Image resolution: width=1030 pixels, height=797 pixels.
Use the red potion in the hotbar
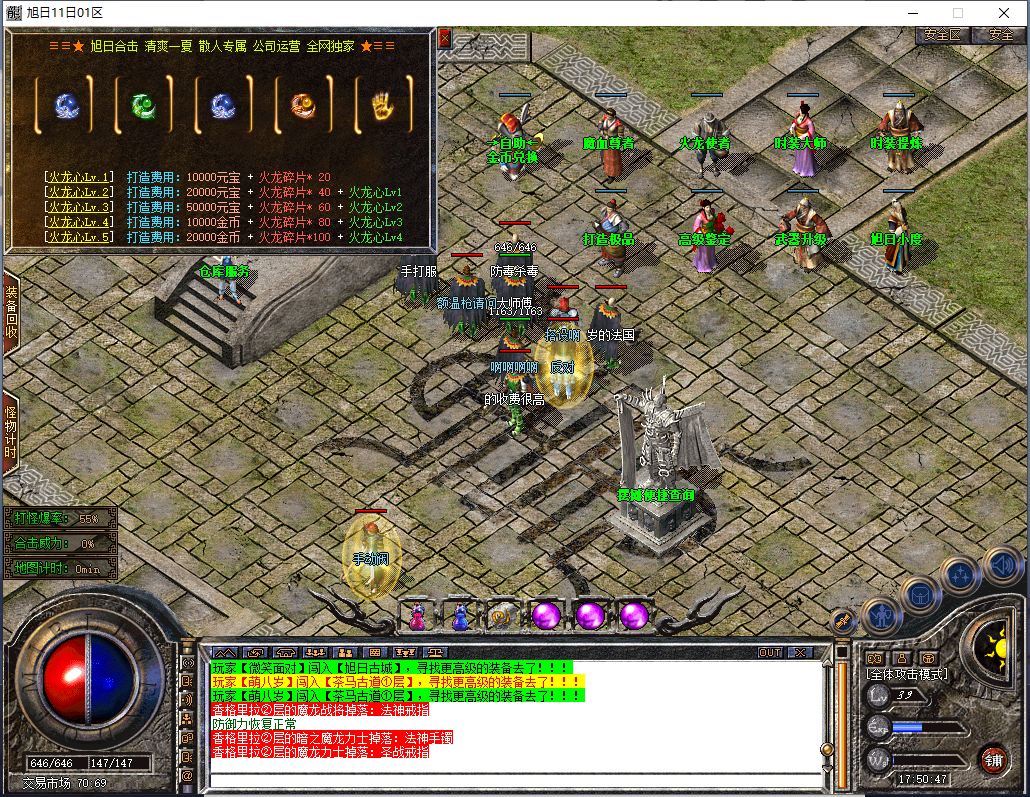[x=416, y=616]
